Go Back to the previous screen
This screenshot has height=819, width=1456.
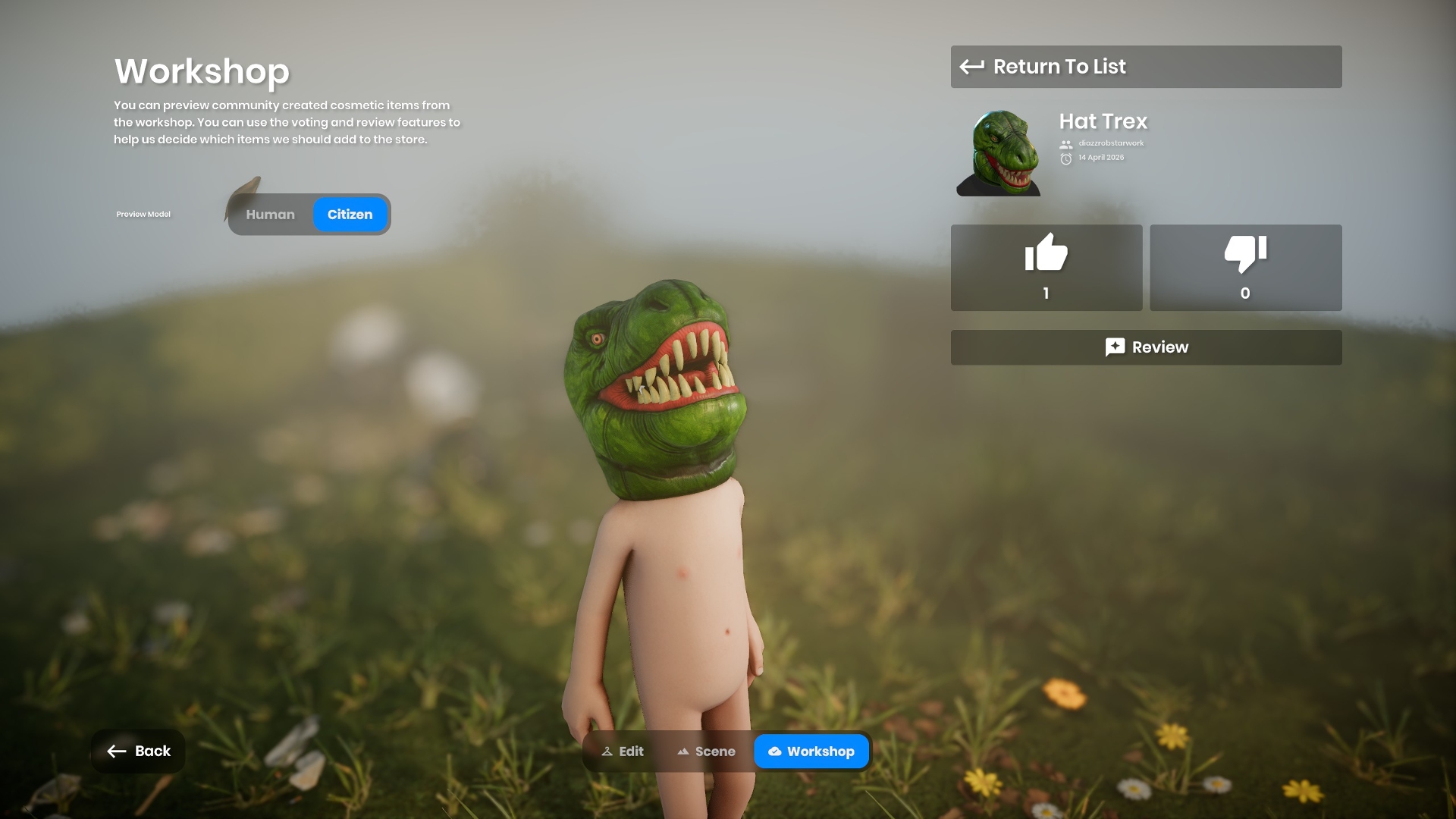pyautogui.click(x=139, y=751)
